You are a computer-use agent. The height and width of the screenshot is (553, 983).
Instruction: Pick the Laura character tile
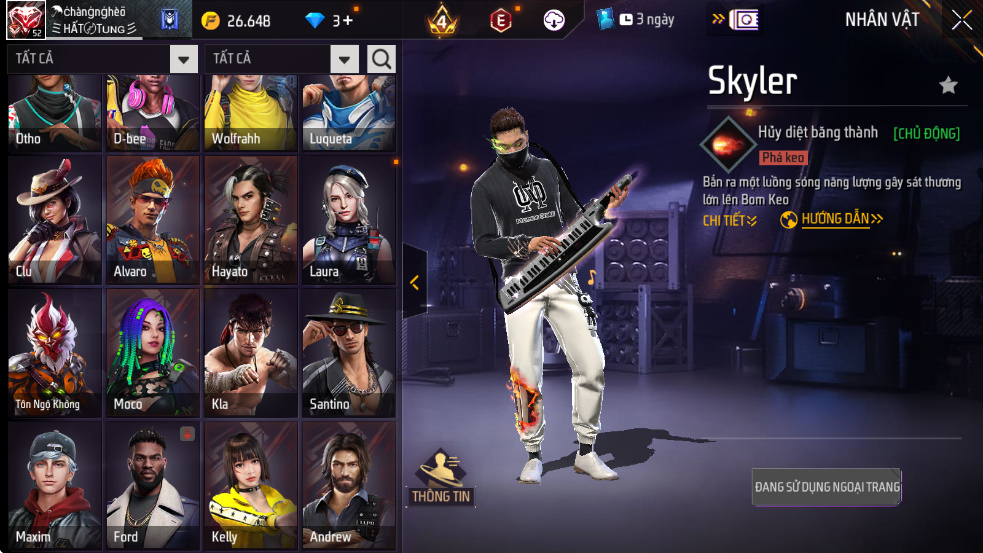coord(349,218)
